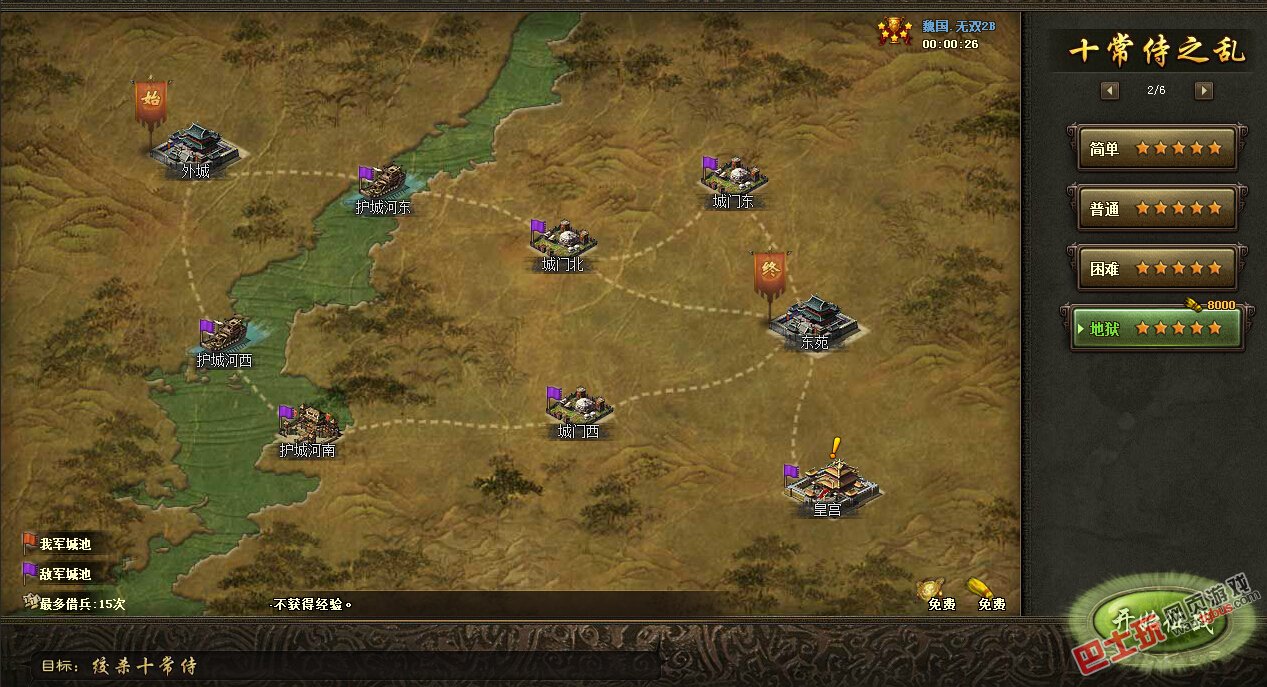Pick the 困难 hard difficulty
1267x687 pixels.
point(1154,268)
